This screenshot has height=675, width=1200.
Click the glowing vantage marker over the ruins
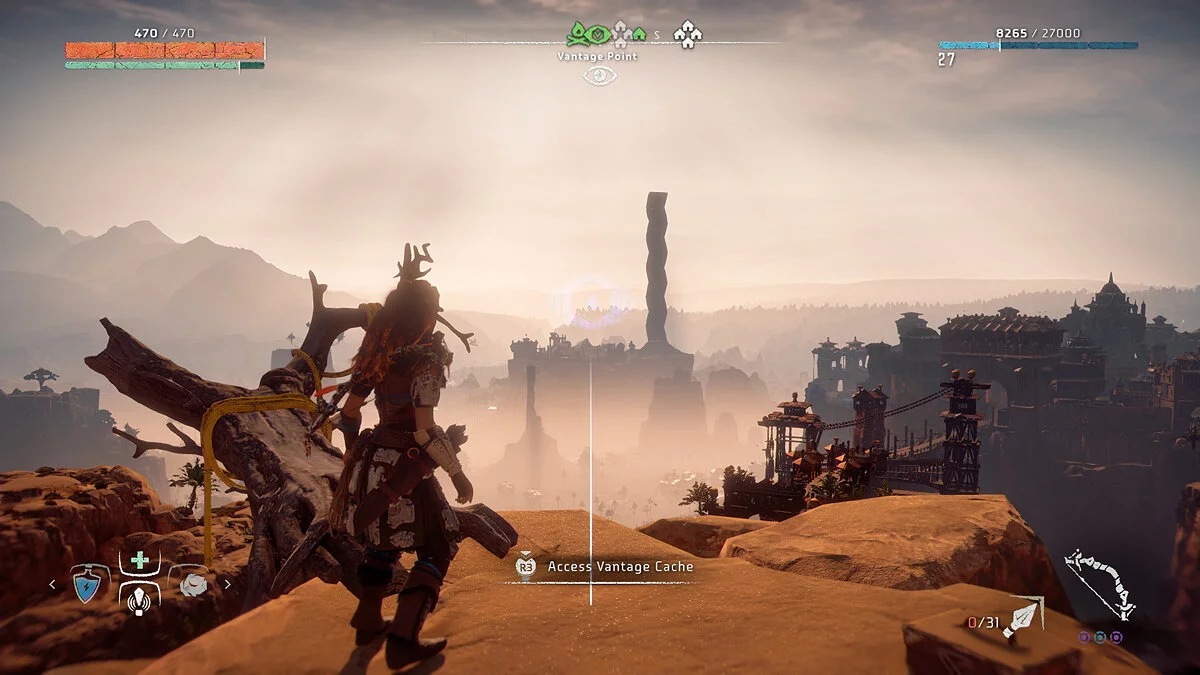590,304
